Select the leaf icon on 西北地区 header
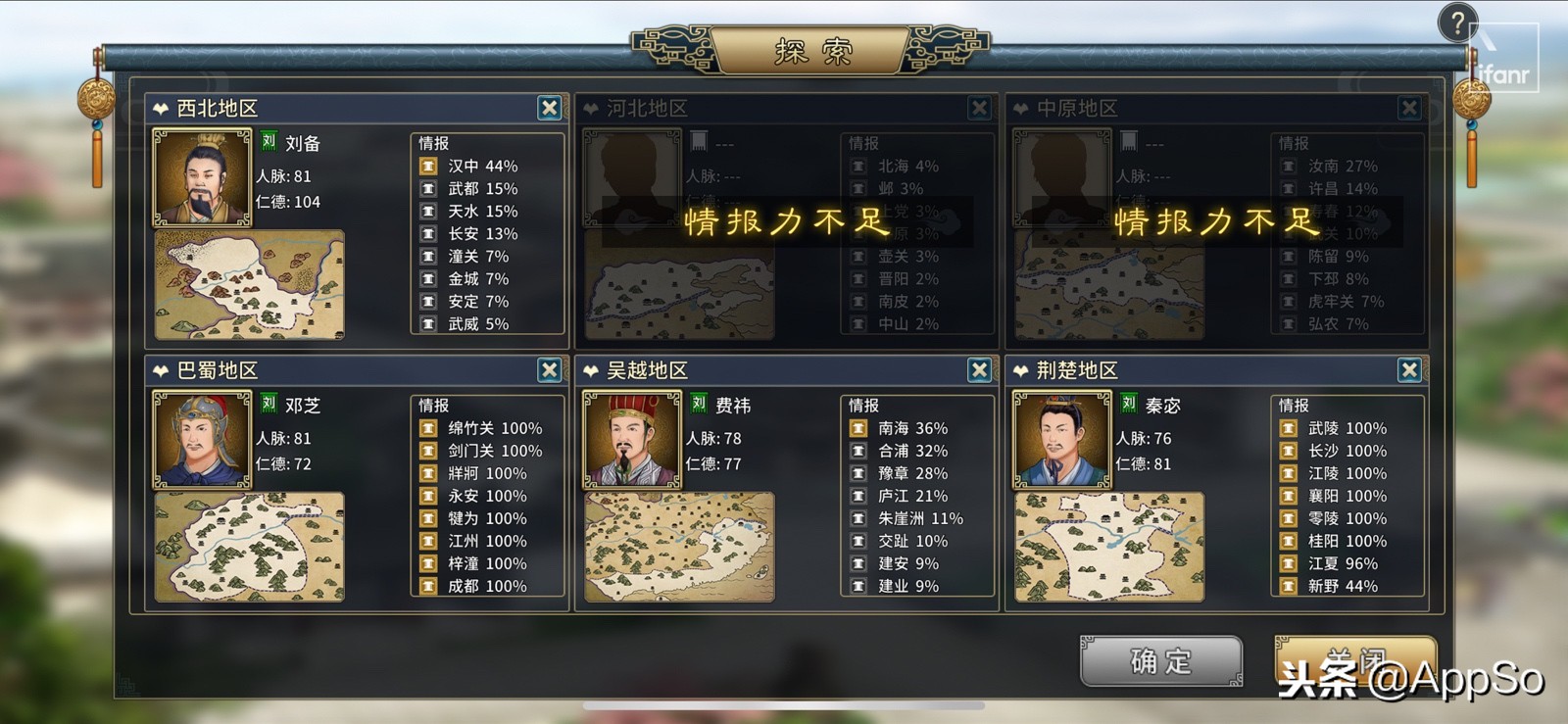This screenshot has width=1568, height=724. click(x=159, y=108)
